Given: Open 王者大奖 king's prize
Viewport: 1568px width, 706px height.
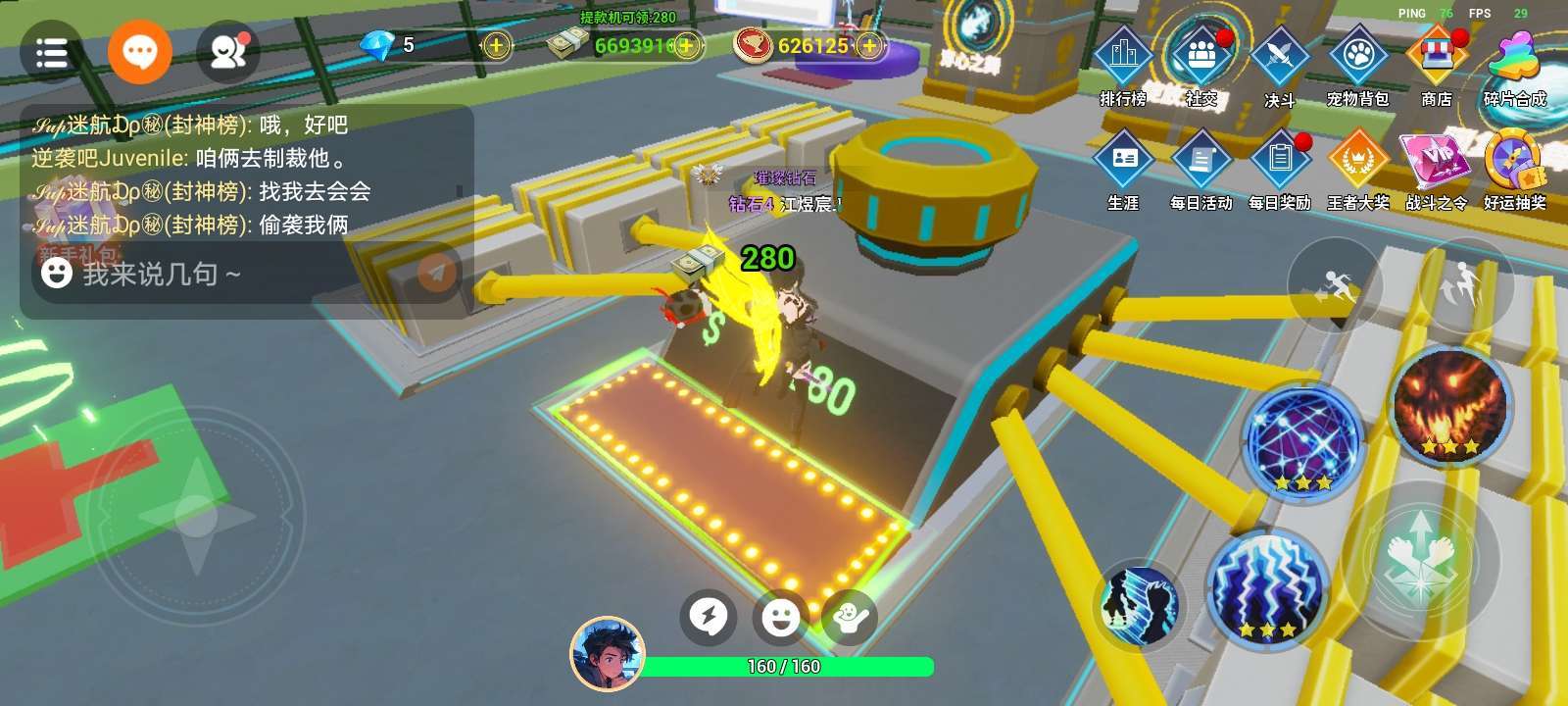Looking at the screenshot, I should 1357,167.
